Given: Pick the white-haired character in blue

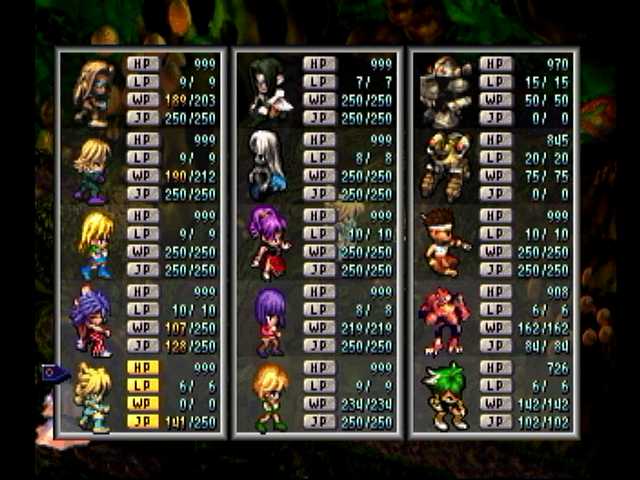Looking at the screenshot, I should coord(268,166).
